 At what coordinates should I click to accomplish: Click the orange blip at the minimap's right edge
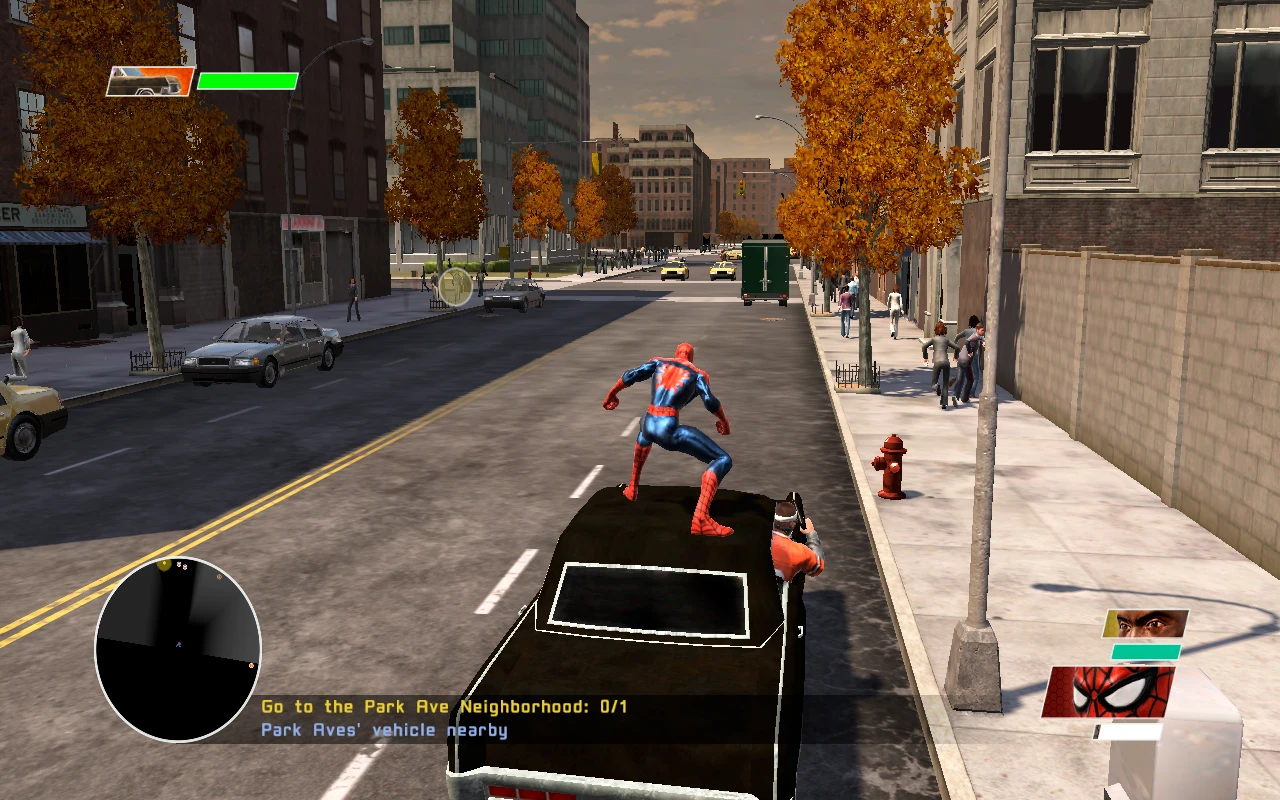click(251, 666)
